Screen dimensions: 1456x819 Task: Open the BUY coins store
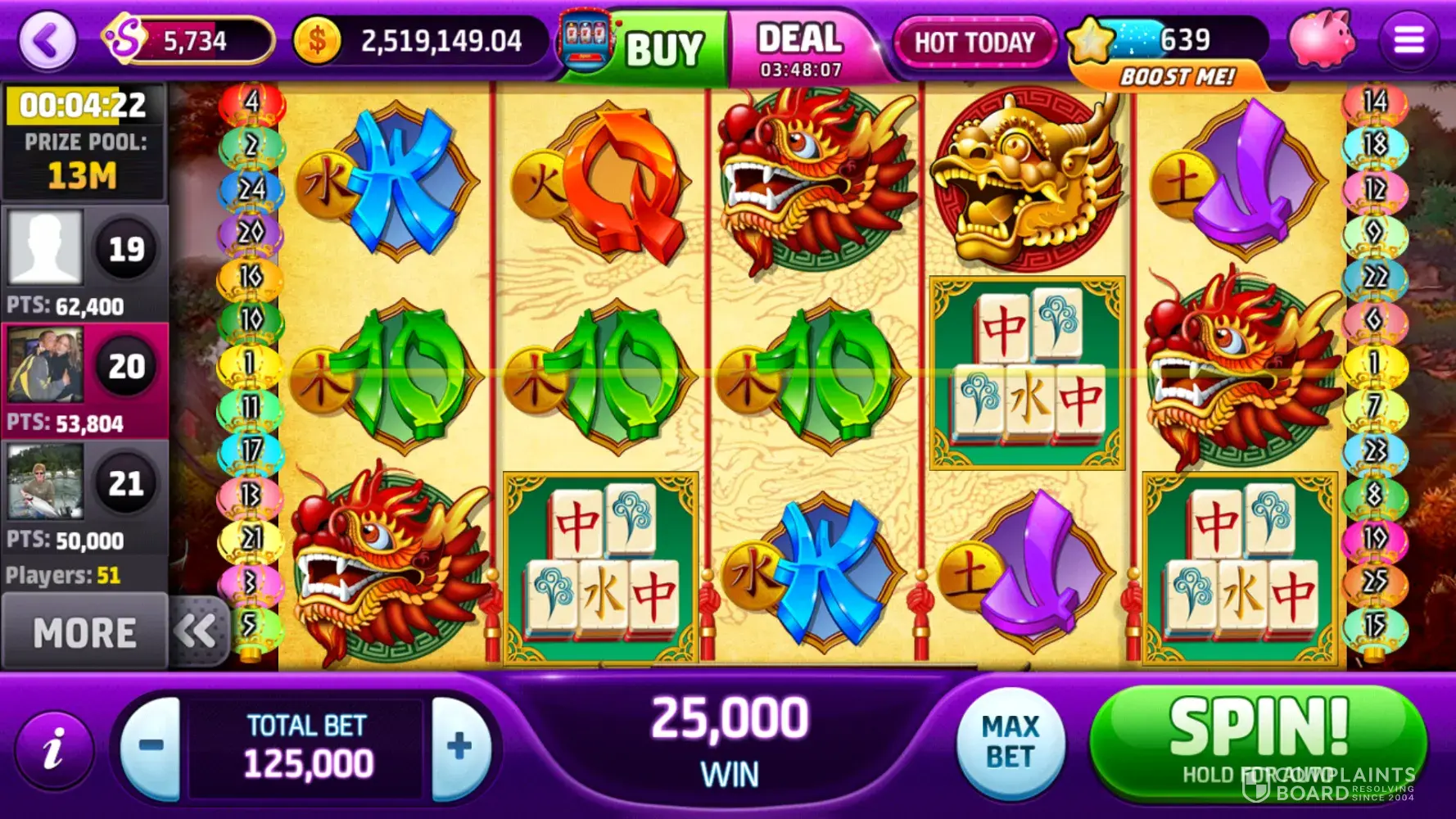tap(644, 46)
